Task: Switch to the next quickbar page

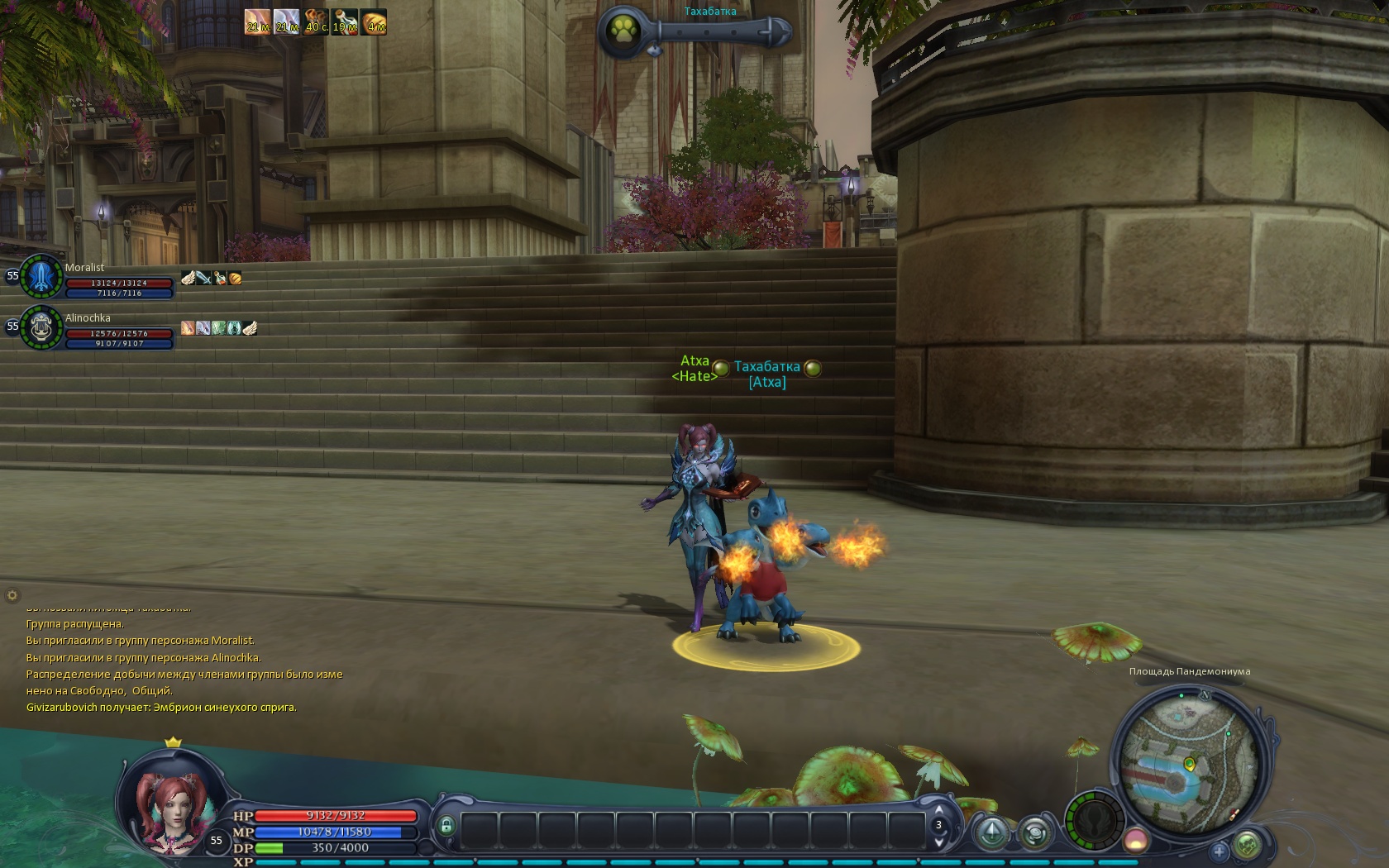Action: 939,842
